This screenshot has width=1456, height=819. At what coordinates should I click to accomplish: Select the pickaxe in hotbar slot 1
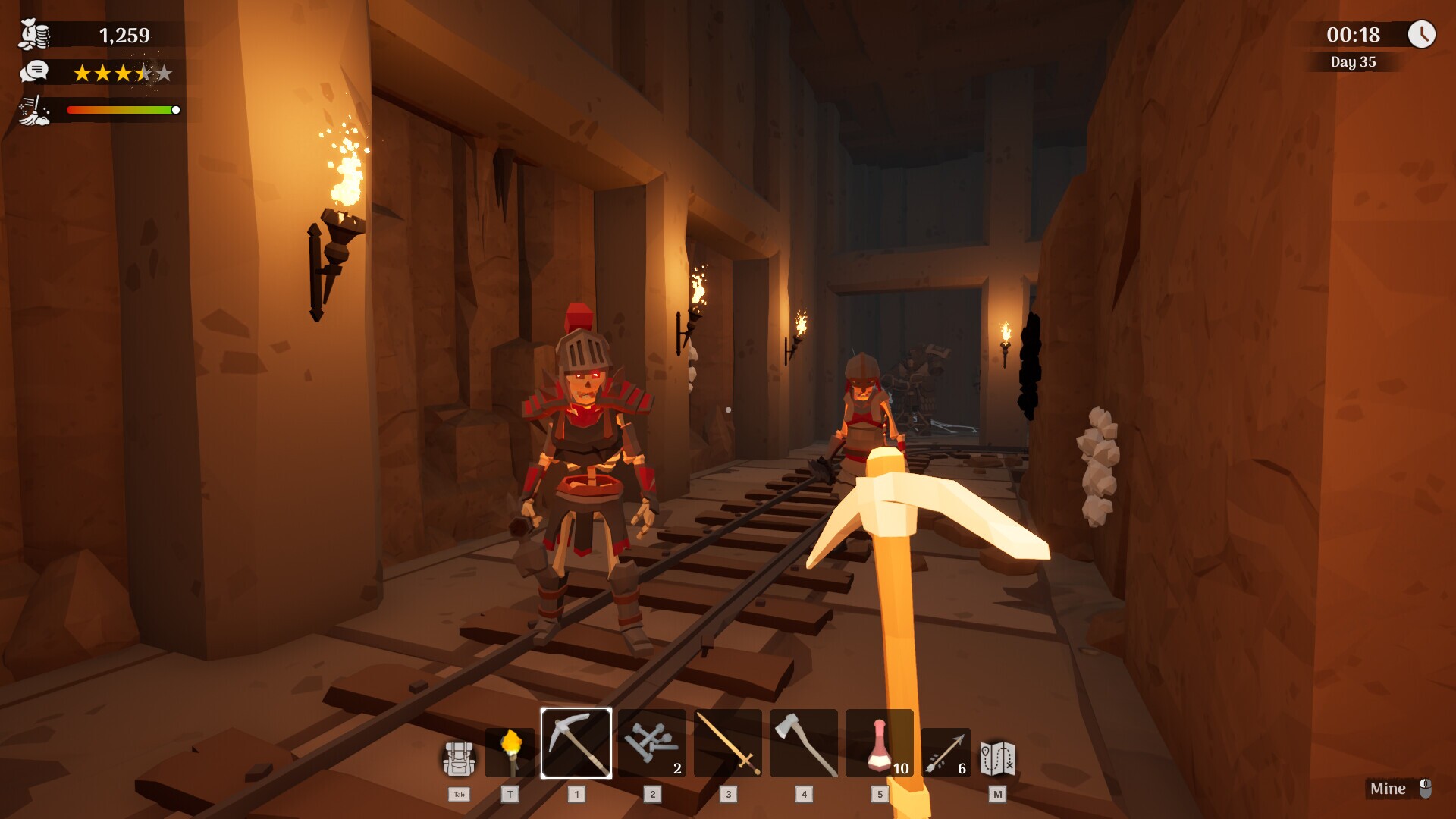(576, 745)
